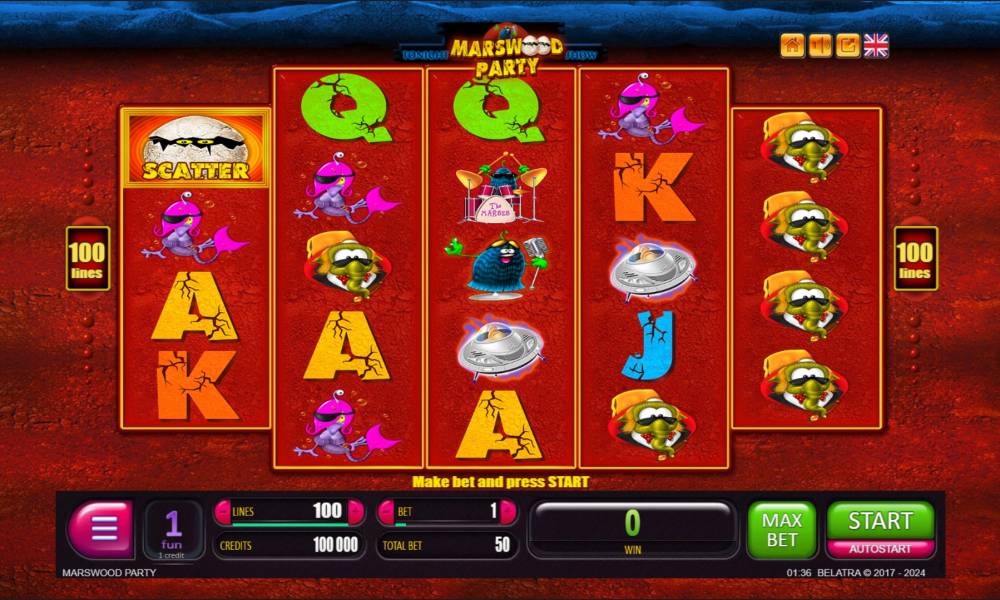
Task: Lower the bet amount
Action: (387, 511)
